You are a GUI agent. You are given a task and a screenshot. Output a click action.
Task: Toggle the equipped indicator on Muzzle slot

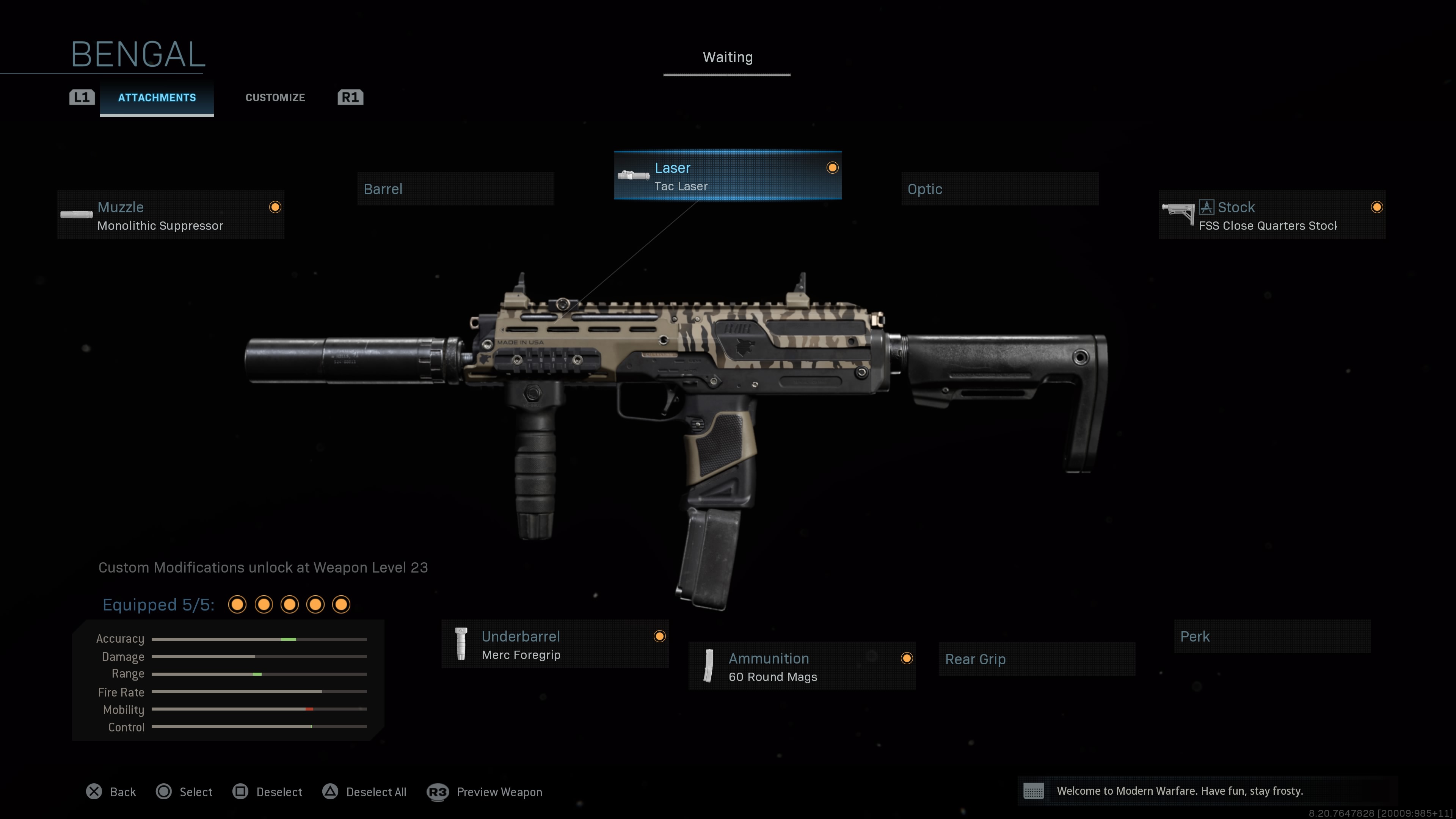point(275,207)
